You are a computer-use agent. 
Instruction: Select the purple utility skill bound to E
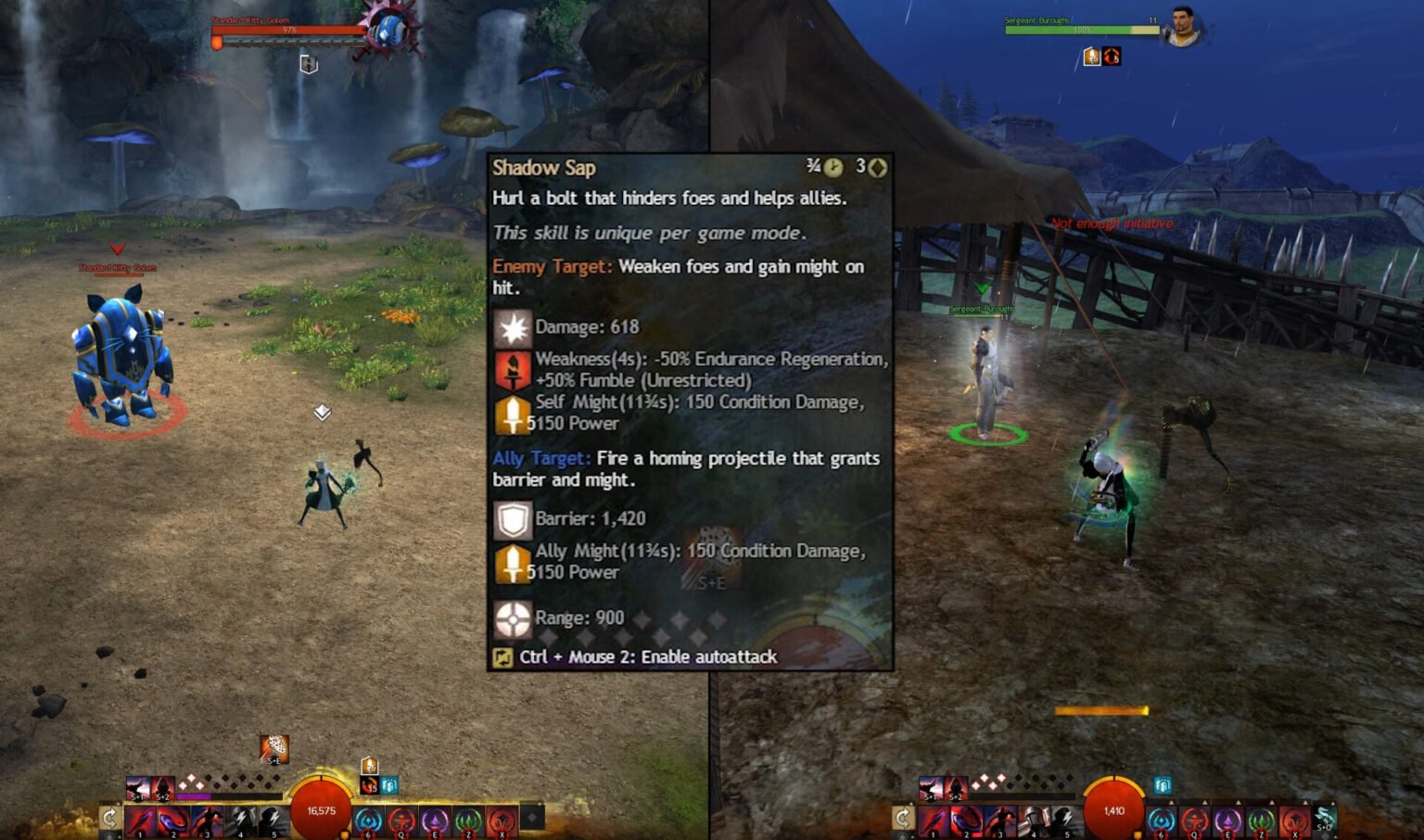click(x=434, y=820)
